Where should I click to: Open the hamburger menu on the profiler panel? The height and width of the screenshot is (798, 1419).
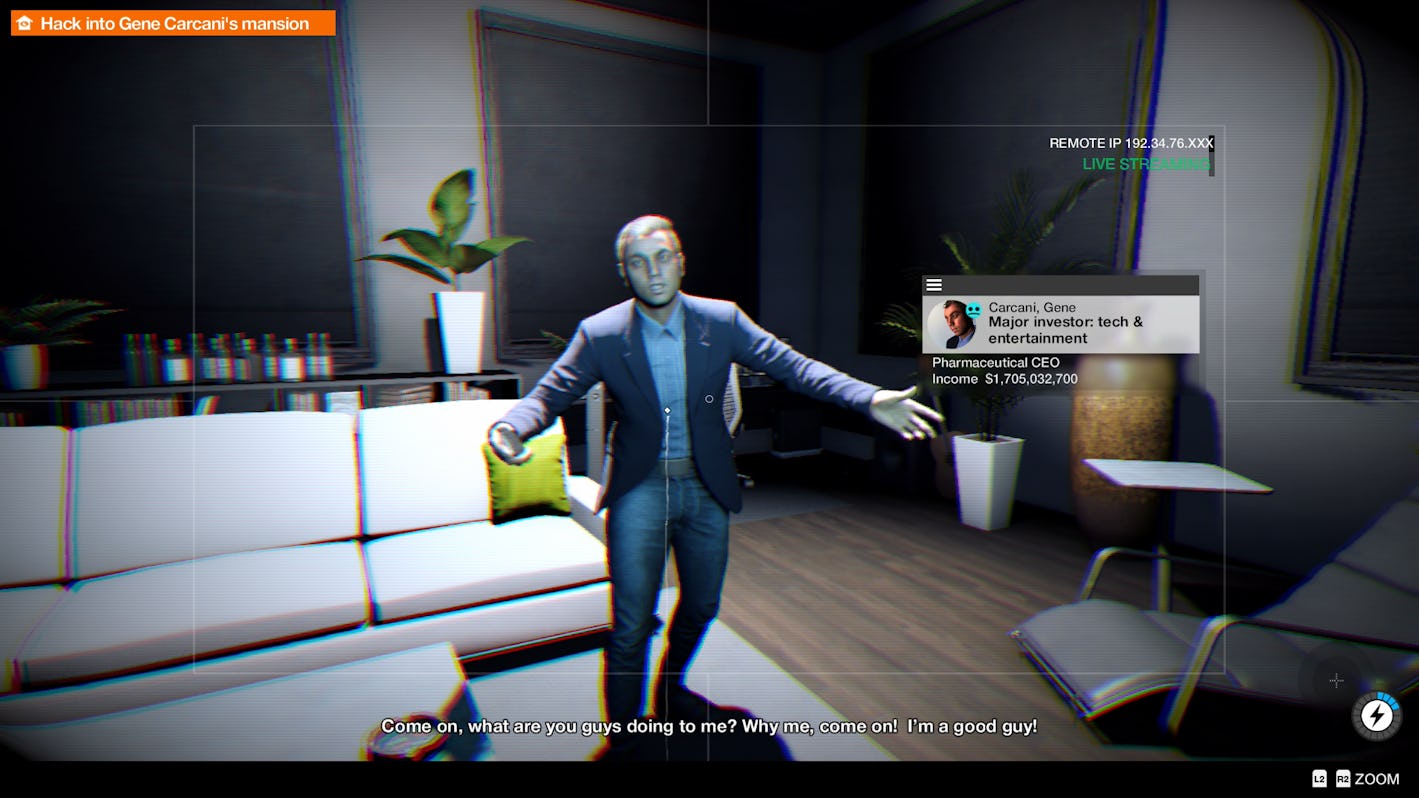pos(934,284)
